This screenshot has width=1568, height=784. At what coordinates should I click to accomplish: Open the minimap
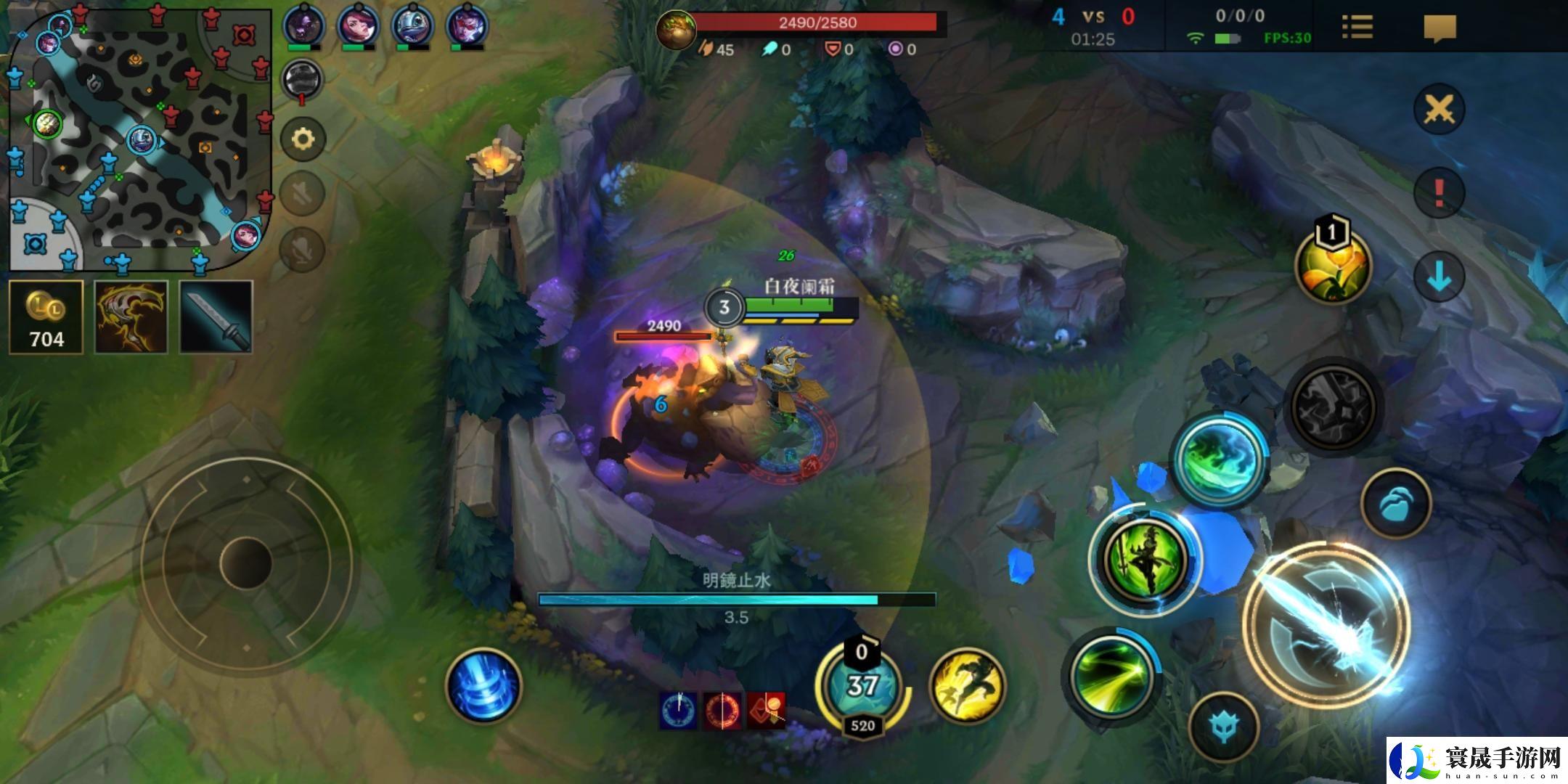138,138
